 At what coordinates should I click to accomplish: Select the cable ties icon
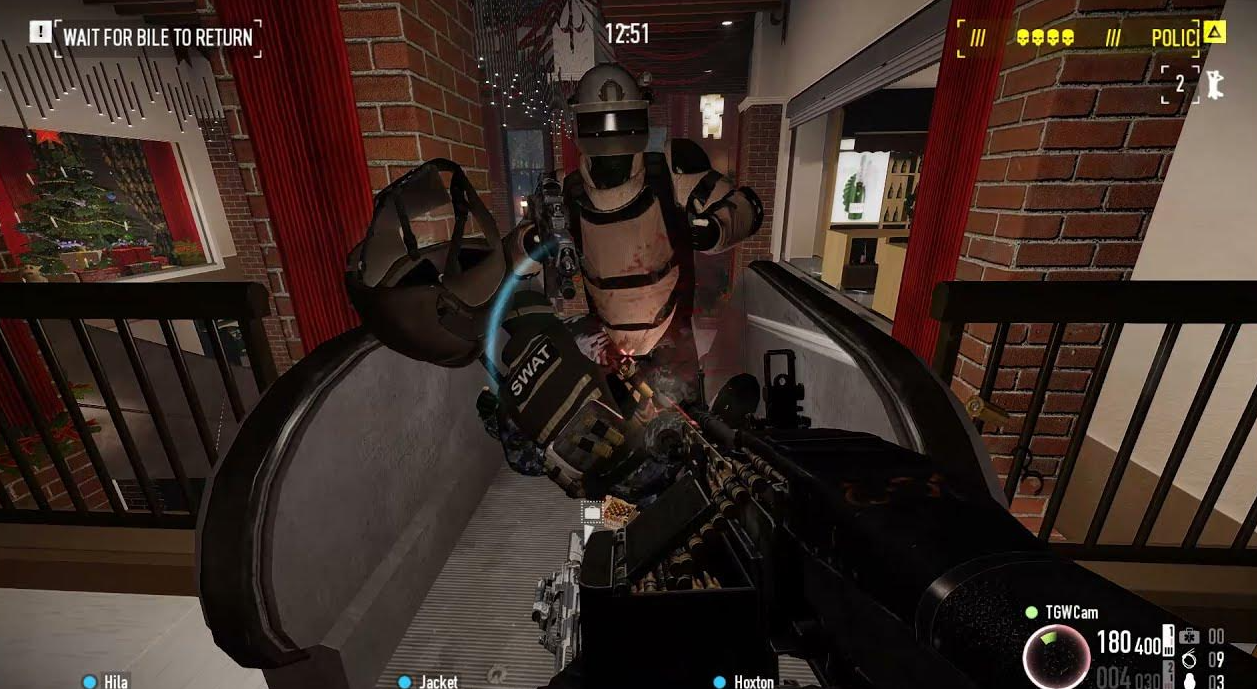point(1189,659)
